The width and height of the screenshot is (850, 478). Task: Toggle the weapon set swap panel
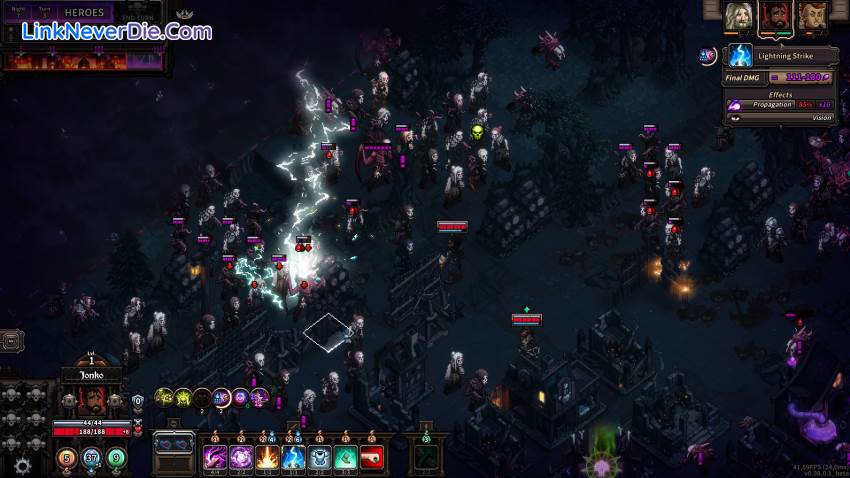[x=174, y=443]
